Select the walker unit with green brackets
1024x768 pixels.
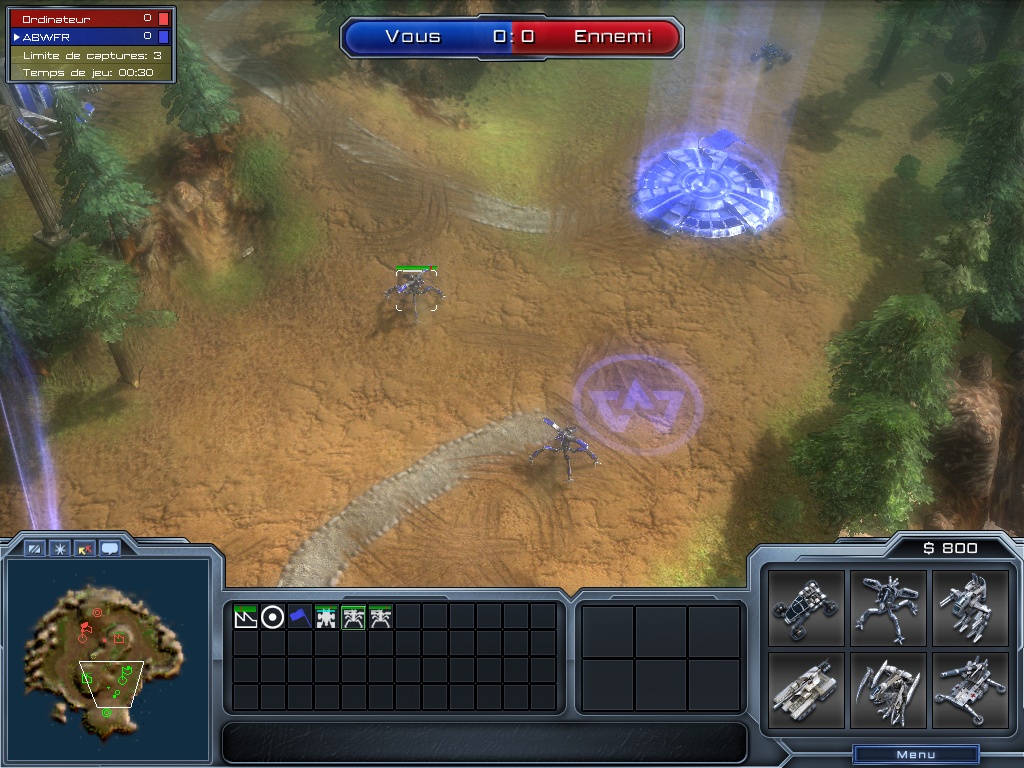click(x=415, y=290)
